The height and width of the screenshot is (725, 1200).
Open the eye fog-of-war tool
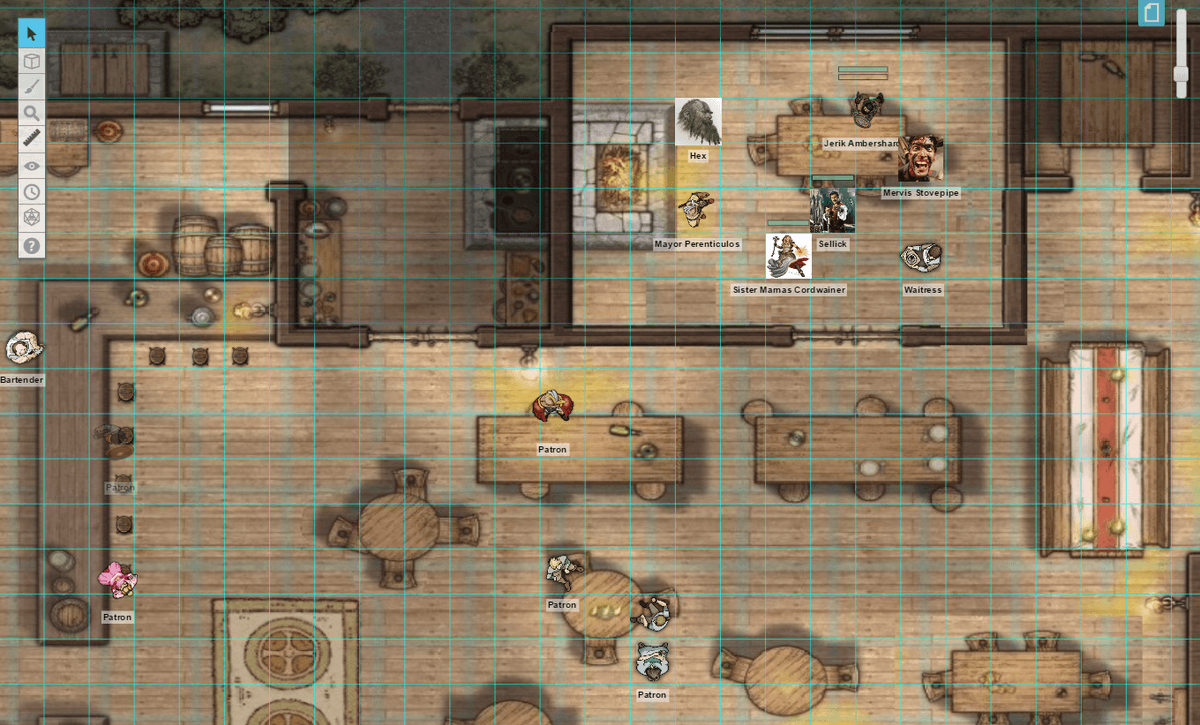(x=32, y=166)
